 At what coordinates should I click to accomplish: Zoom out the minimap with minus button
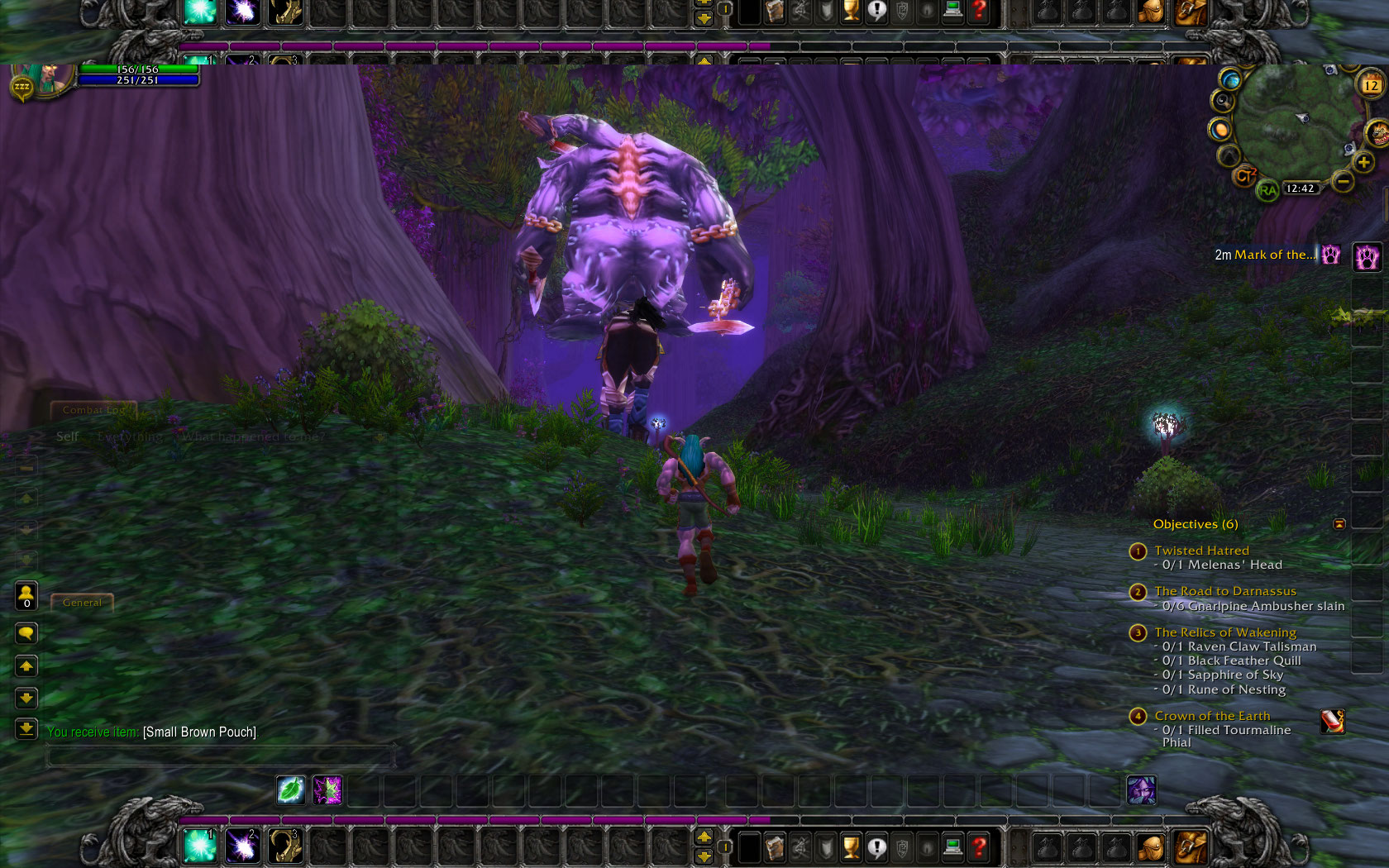click(1343, 181)
